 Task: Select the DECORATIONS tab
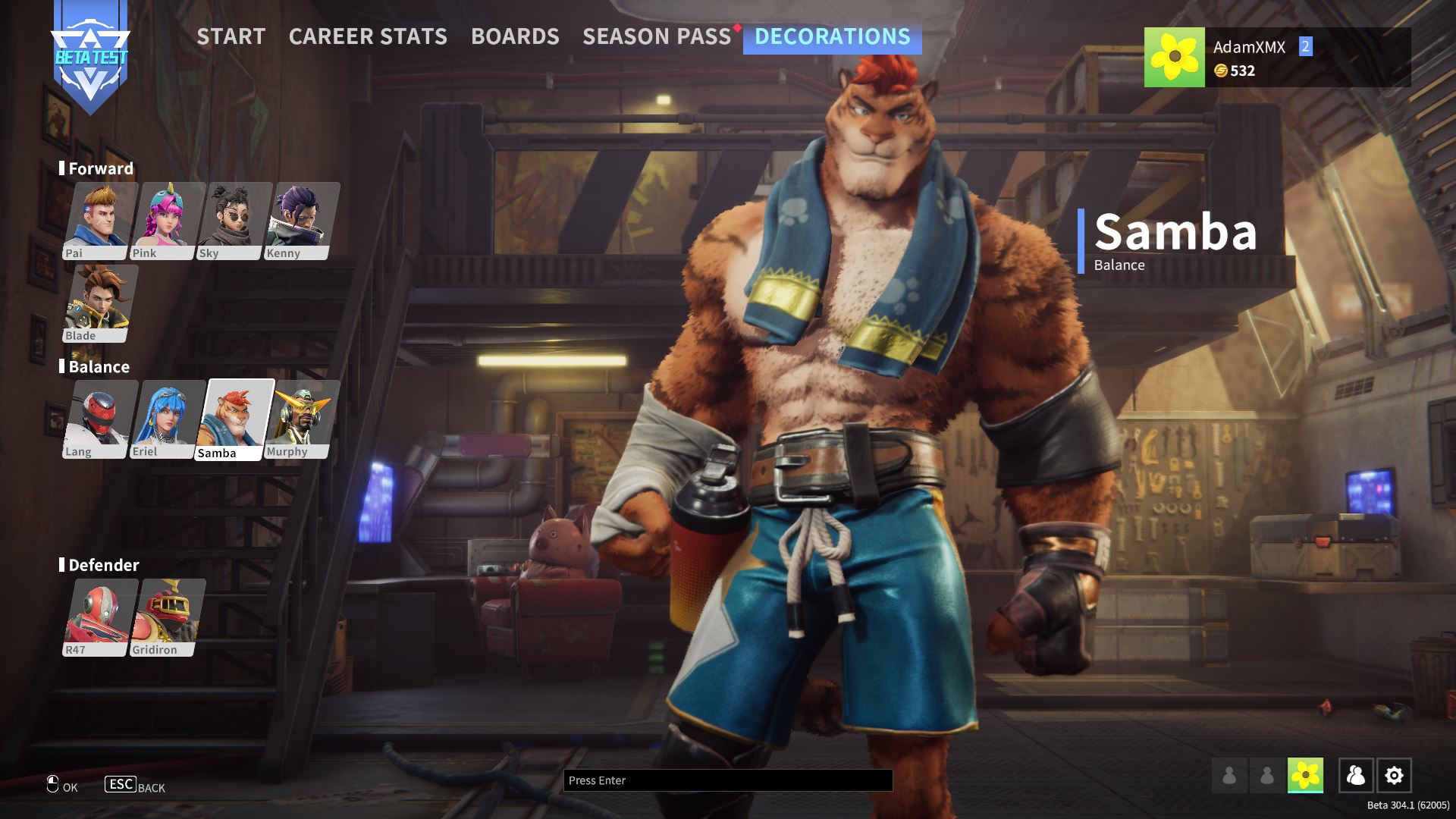pos(832,36)
